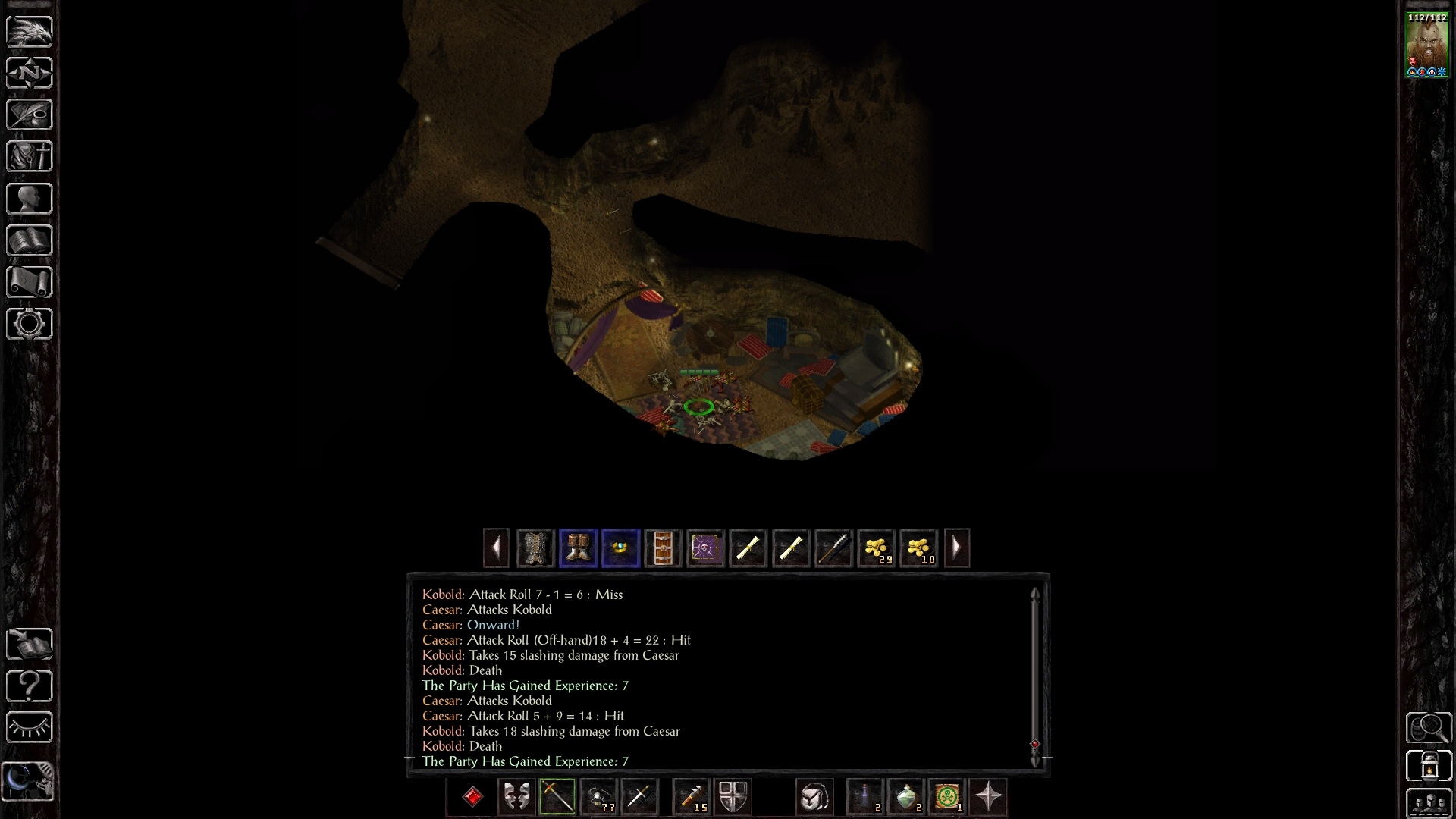Pick up the boots from the loot bar
This screenshot has height=819, width=1456.
pyautogui.click(x=578, y=548)
